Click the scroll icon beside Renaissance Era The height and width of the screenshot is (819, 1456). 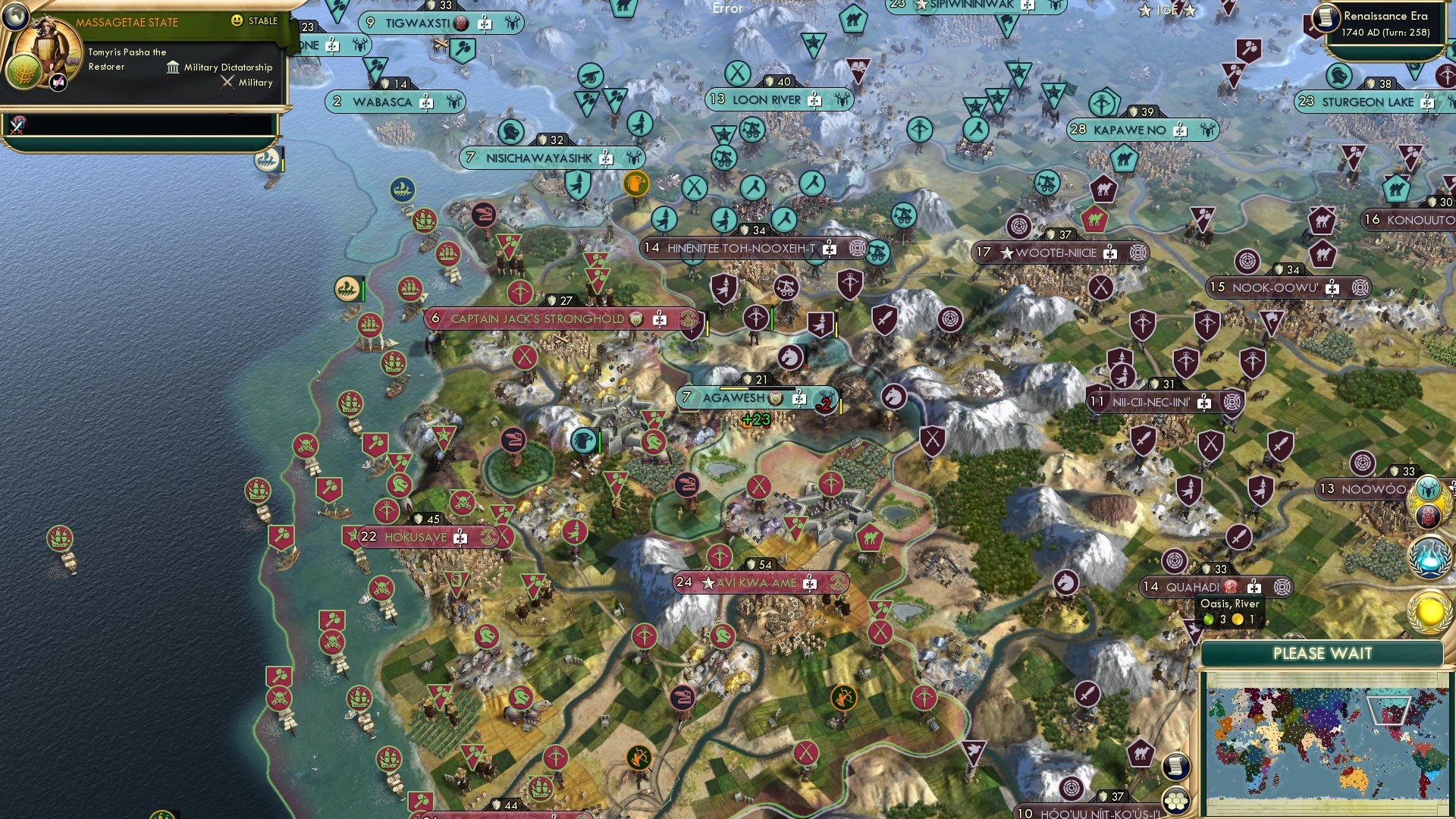[1326, 17]
